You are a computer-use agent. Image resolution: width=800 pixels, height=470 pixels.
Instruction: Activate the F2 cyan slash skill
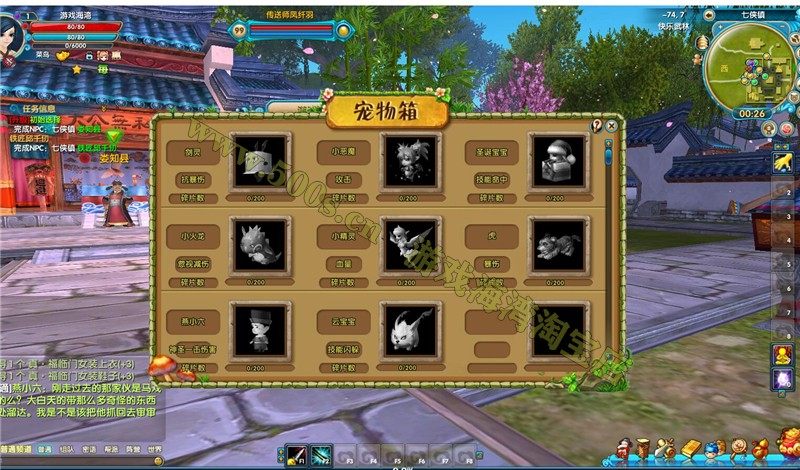(x=321, y=455)
